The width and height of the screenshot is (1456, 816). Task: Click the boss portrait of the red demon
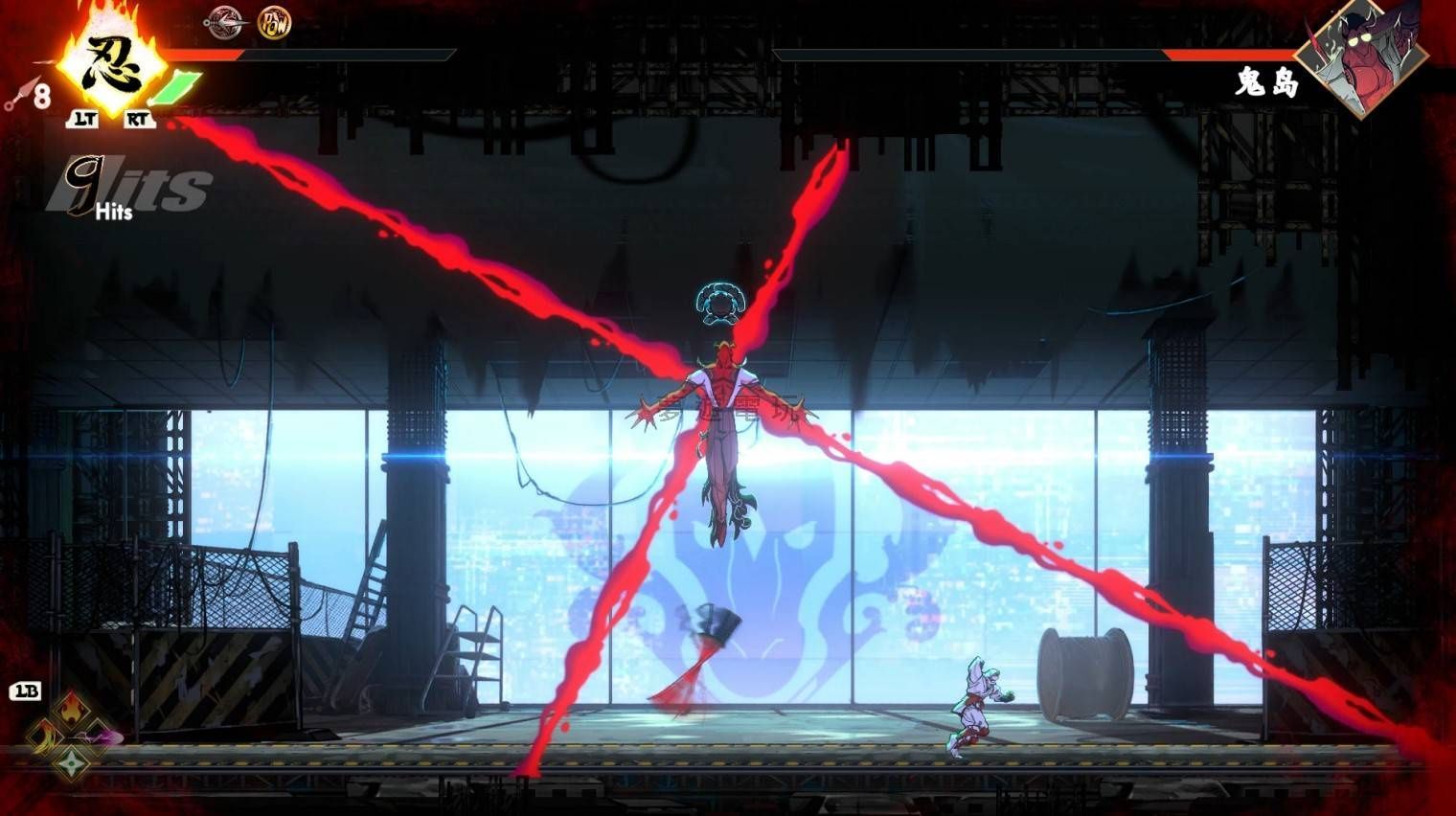(1366, 56)
